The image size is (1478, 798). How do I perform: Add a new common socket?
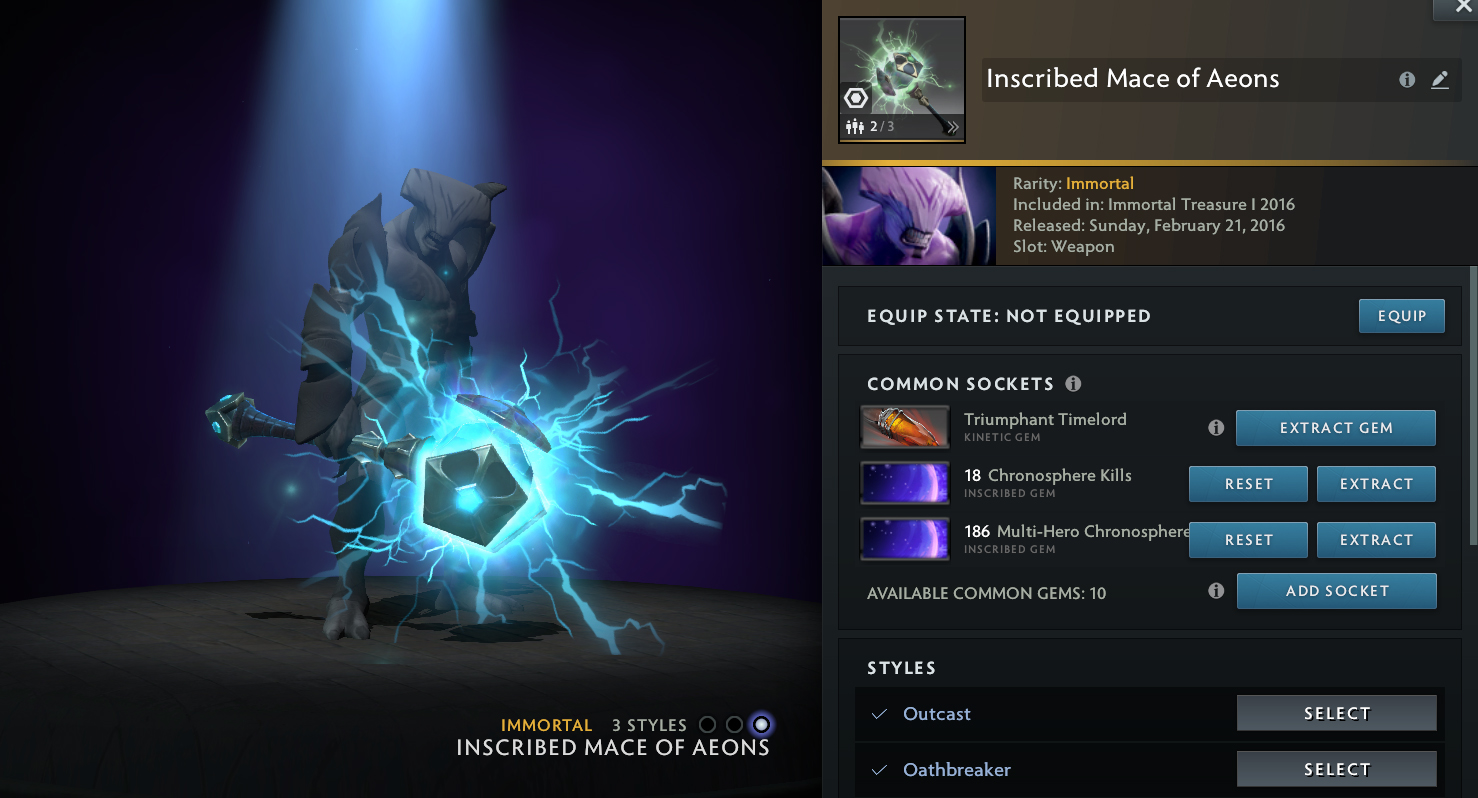click(x=1336, y=591)
